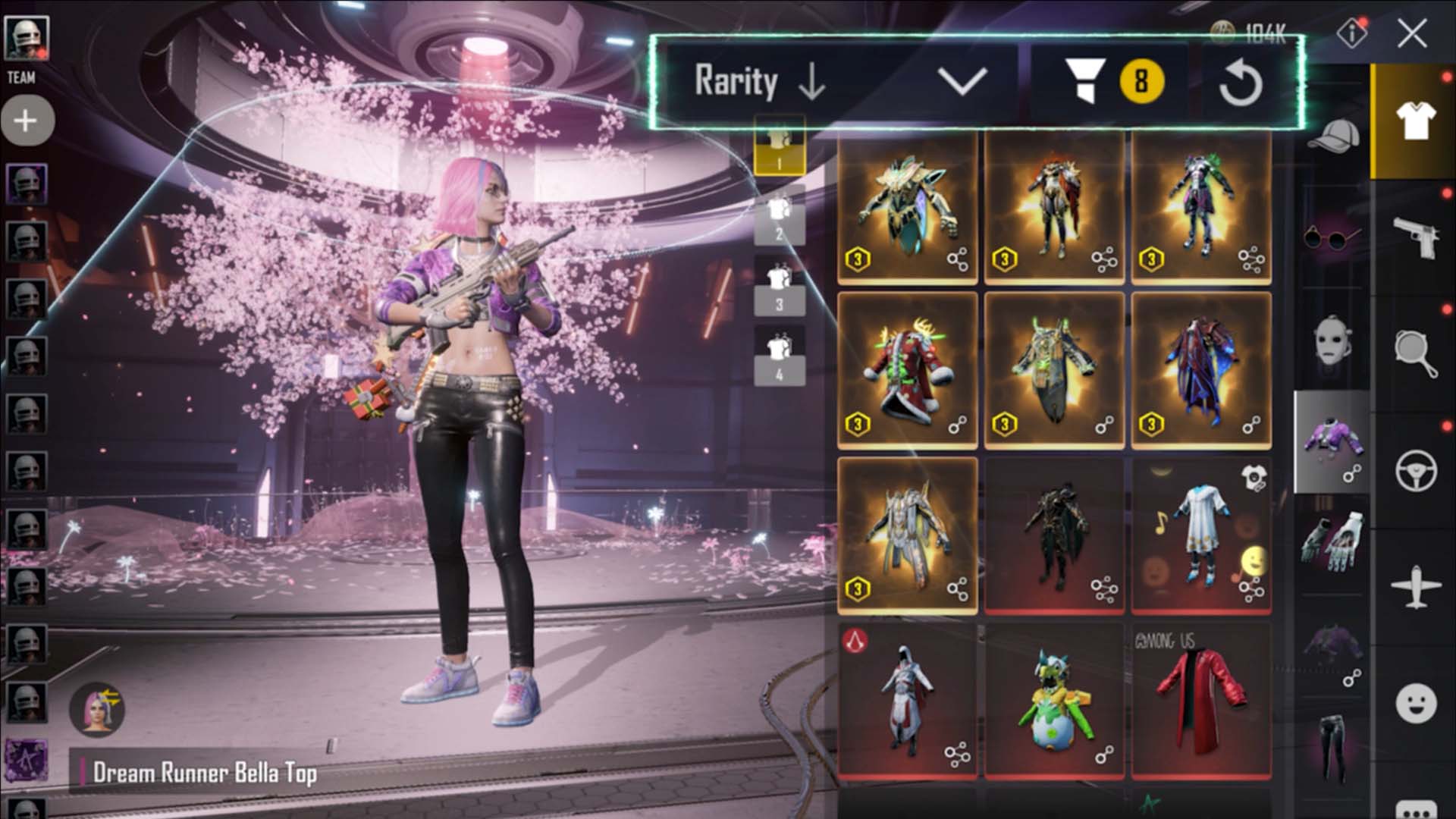Select outfit preset number 2
Viewport: 1456px width, 819px height.
779,219
